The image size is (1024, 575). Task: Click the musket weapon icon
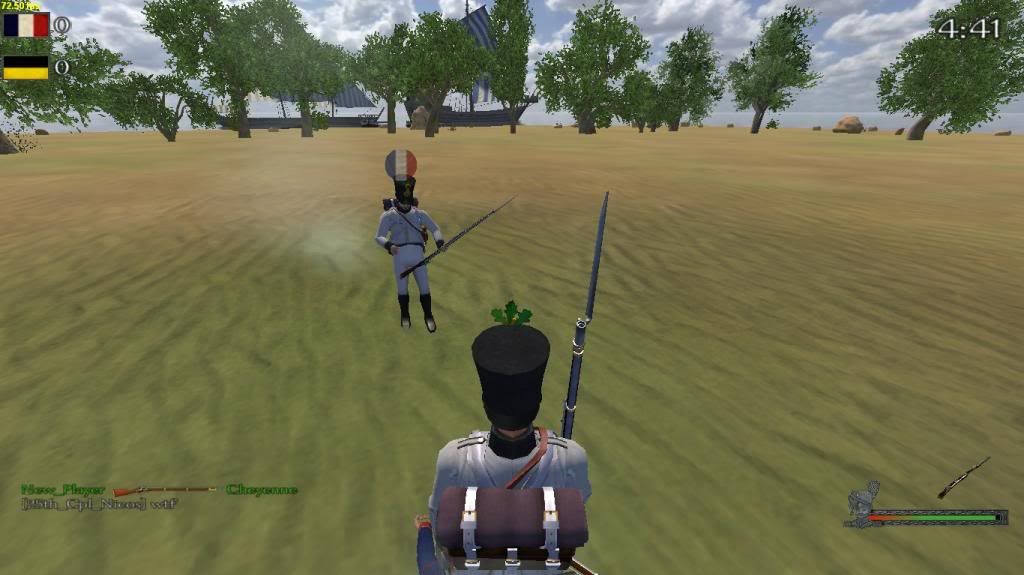(x=963, y=477)
